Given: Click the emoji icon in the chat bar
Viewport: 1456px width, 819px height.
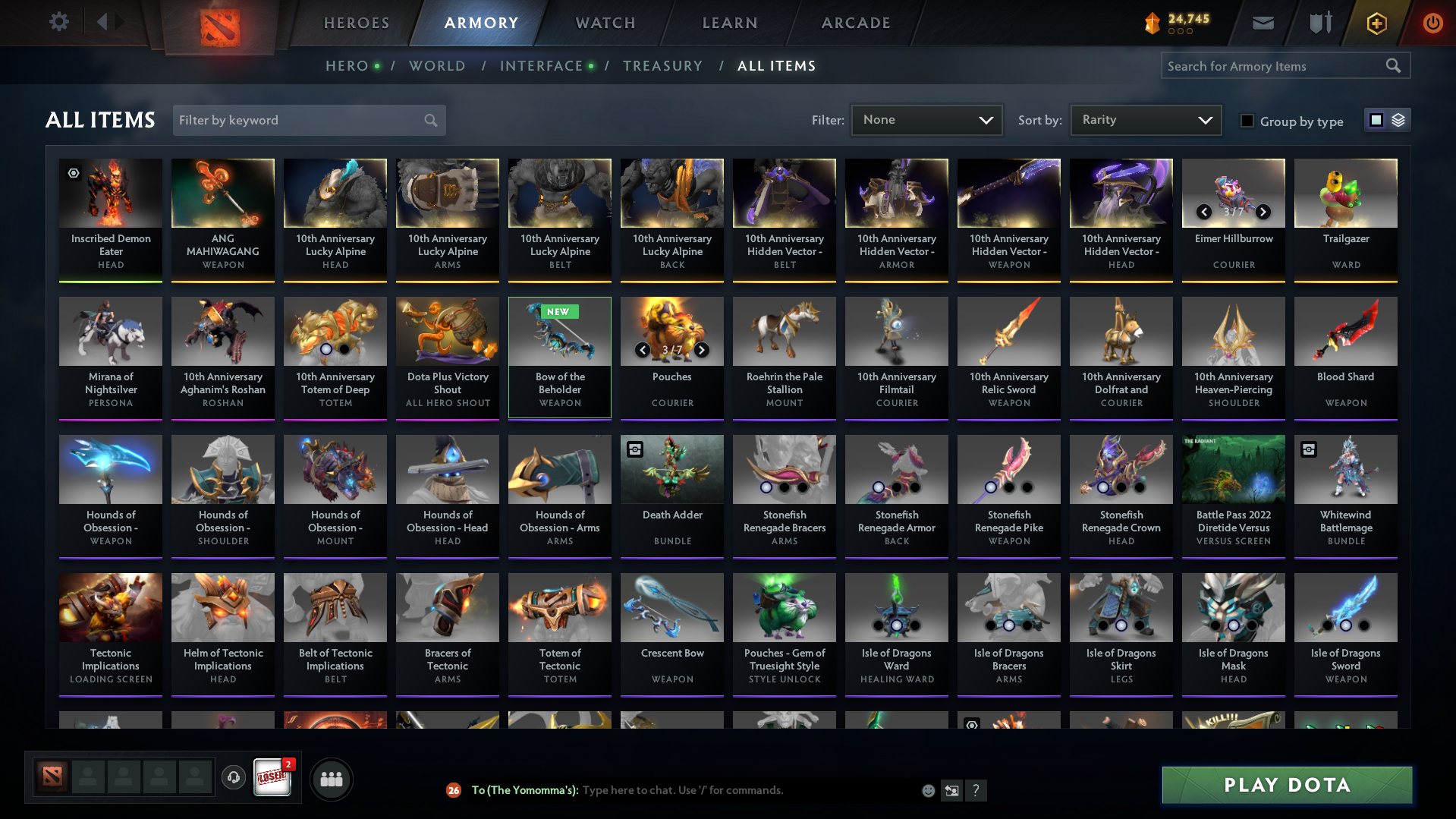Looking at the screenshot, I should click(x=928, y=790).
